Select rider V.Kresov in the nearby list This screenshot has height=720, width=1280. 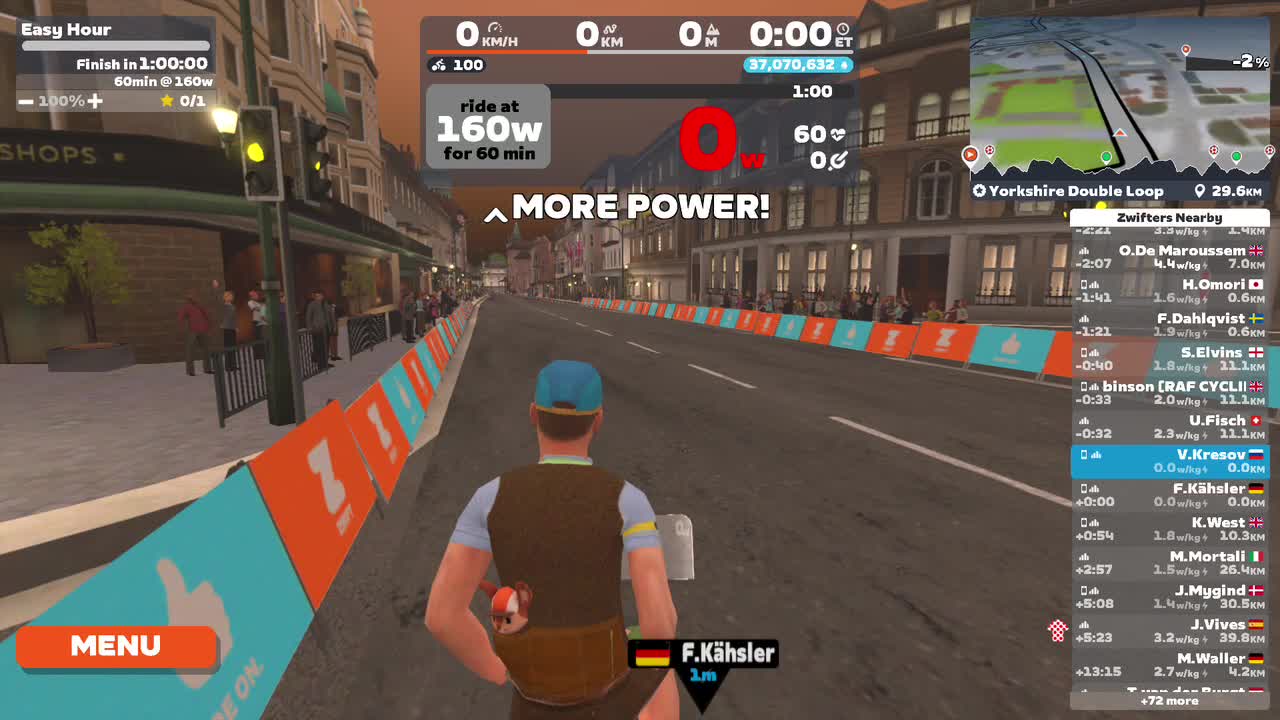click(x=1168, y=462)
